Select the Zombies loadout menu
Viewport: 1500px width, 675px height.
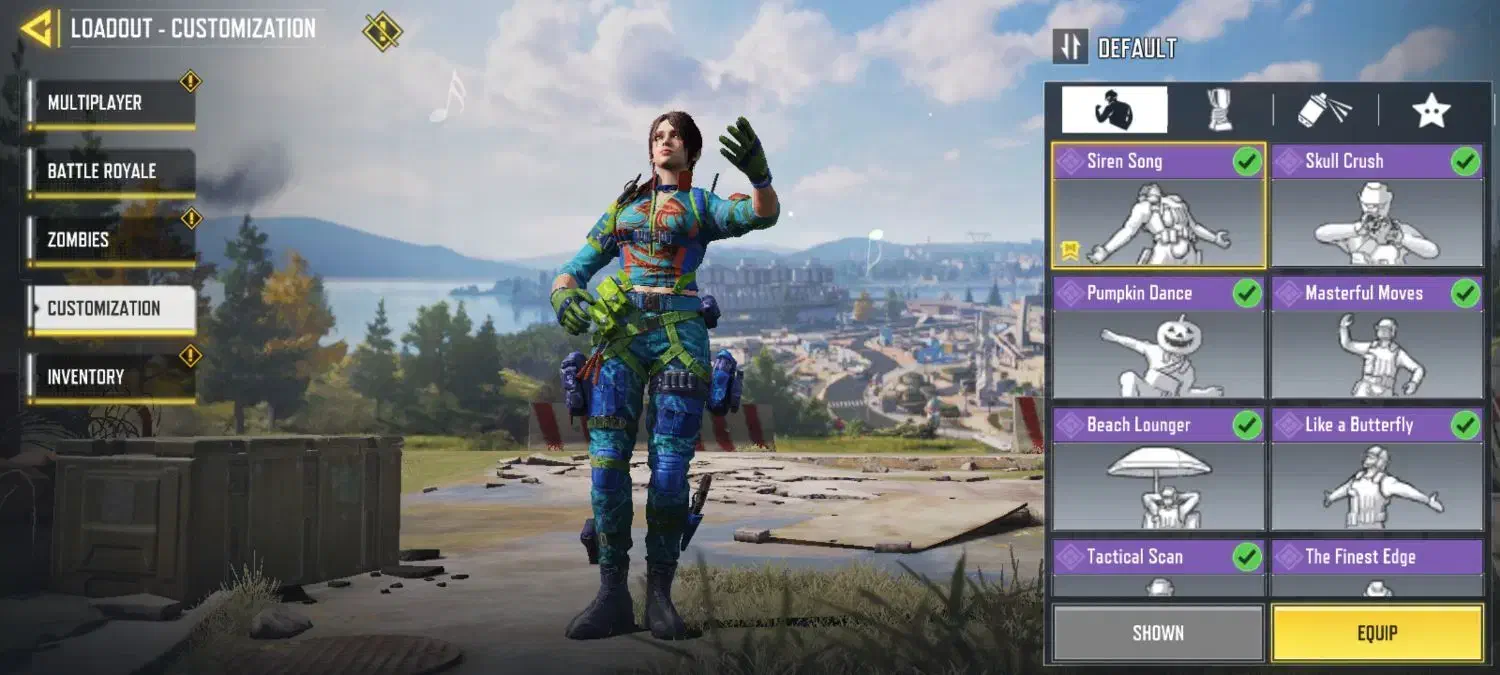point(110,240)
